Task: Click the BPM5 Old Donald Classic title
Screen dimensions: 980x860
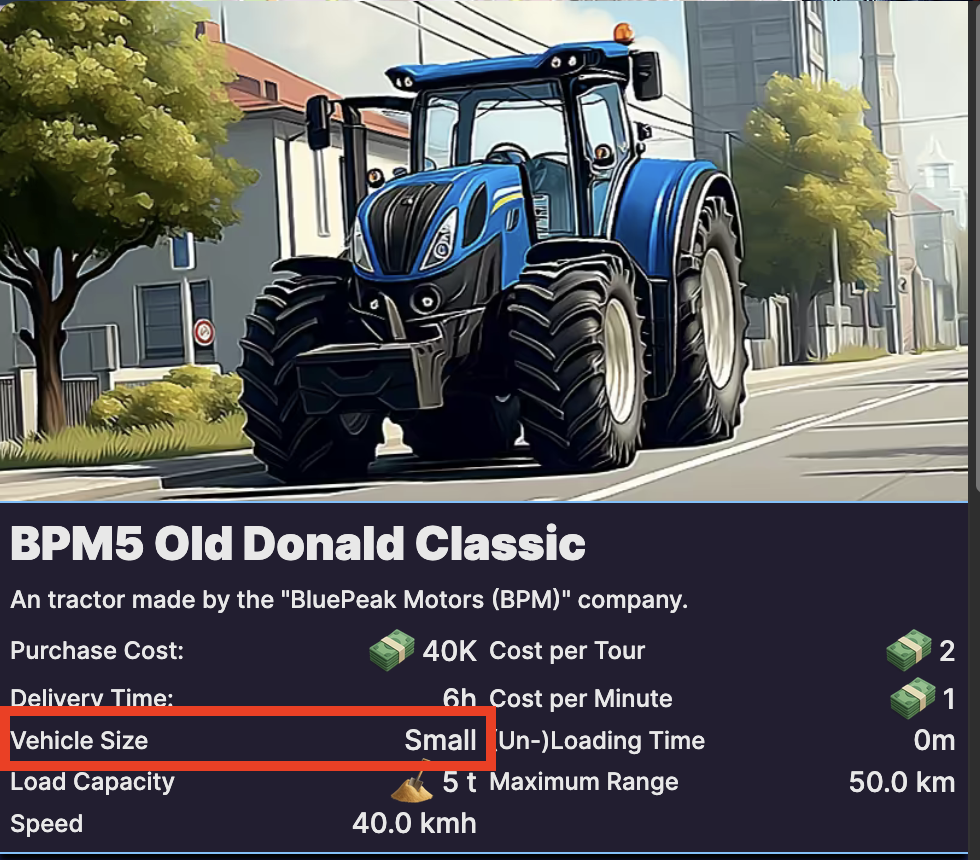Action: tap(298, 546)
